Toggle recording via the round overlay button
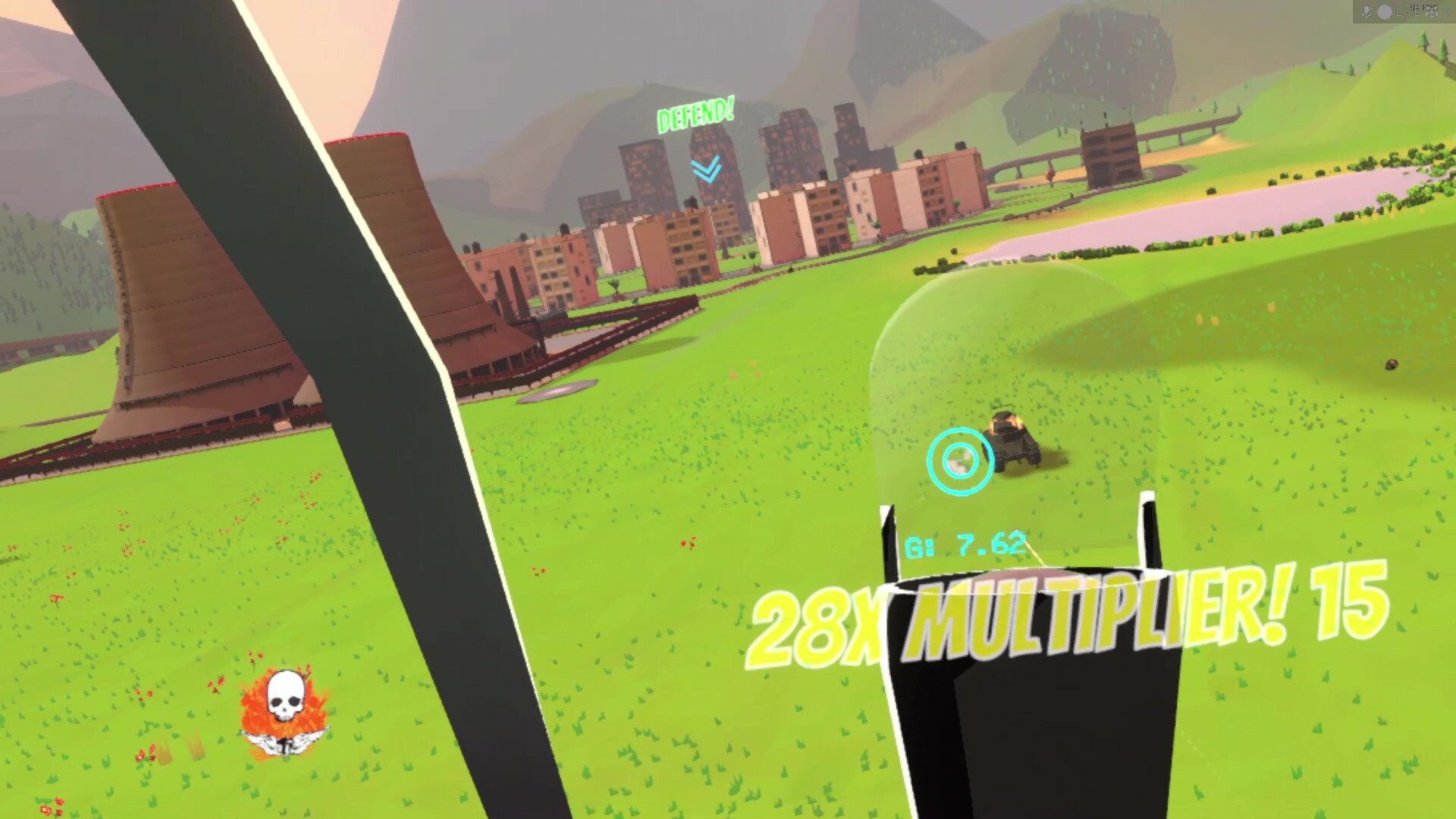Viewport: 1456px width, 819px height. pos(1384,11)
